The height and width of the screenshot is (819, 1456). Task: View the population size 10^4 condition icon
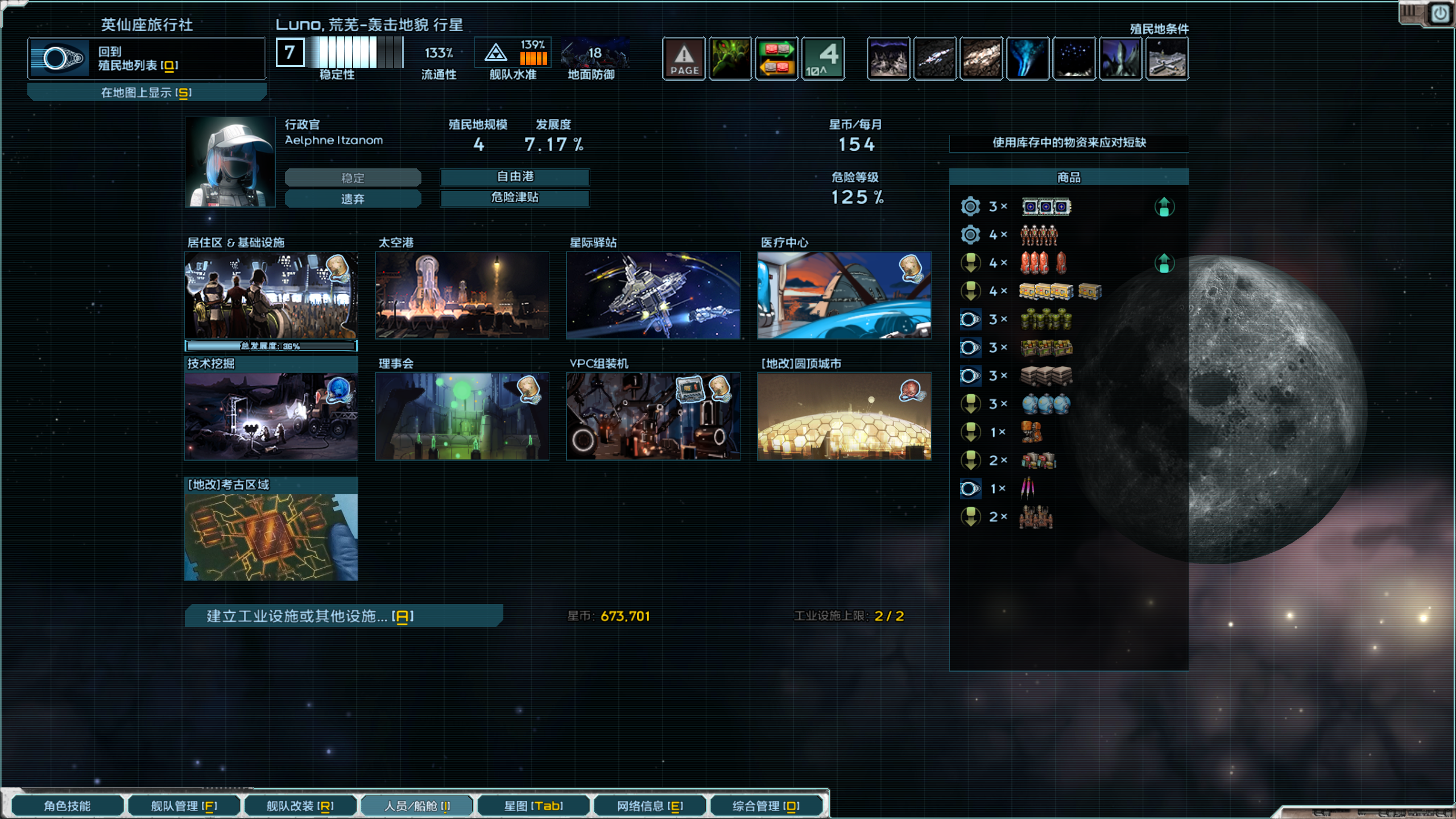click(824, 58)
